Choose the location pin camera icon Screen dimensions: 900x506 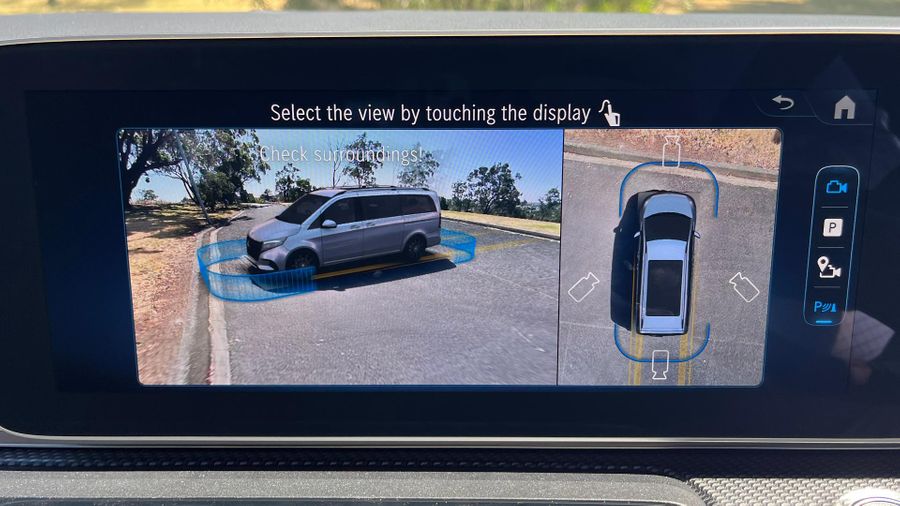click(x=830, y=267)
